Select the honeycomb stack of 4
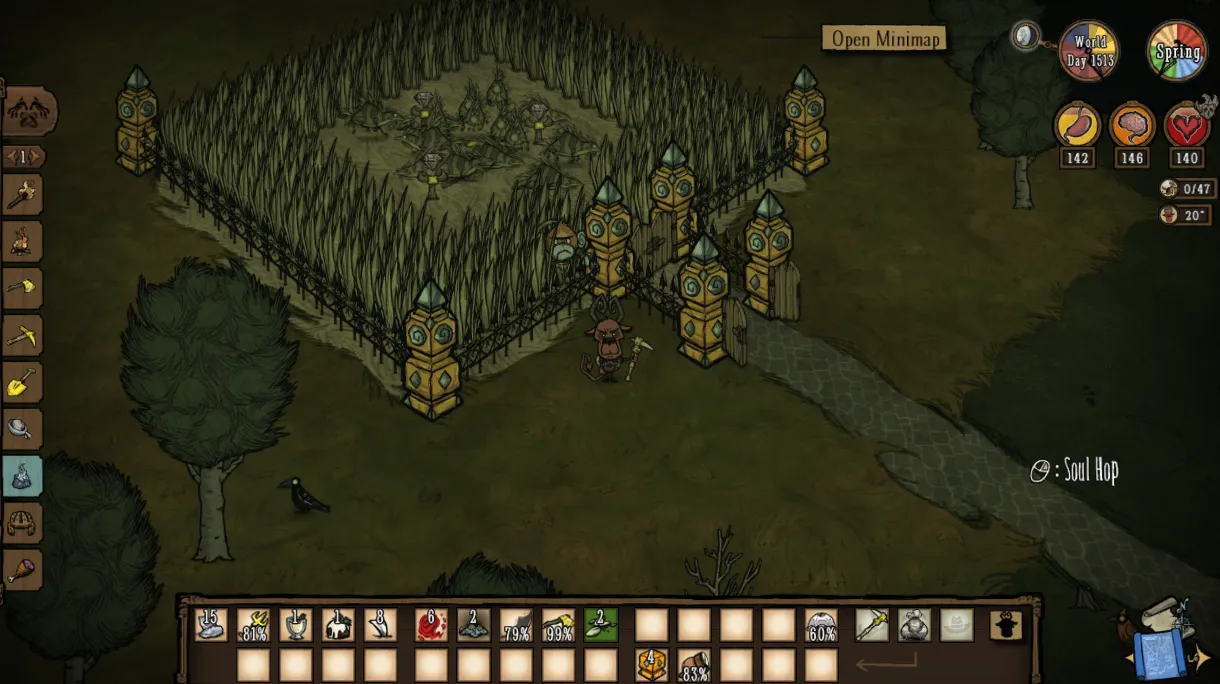 click(x=652, y=664)
